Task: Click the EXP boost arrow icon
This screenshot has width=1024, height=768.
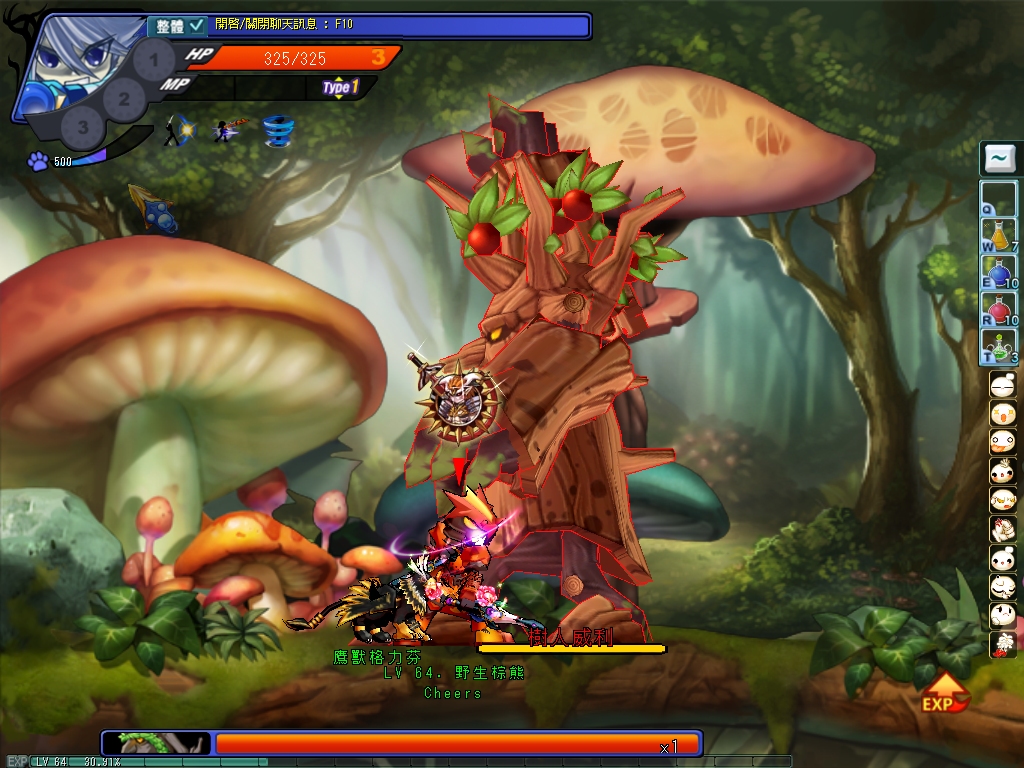Action: click(x=944, y=691)
